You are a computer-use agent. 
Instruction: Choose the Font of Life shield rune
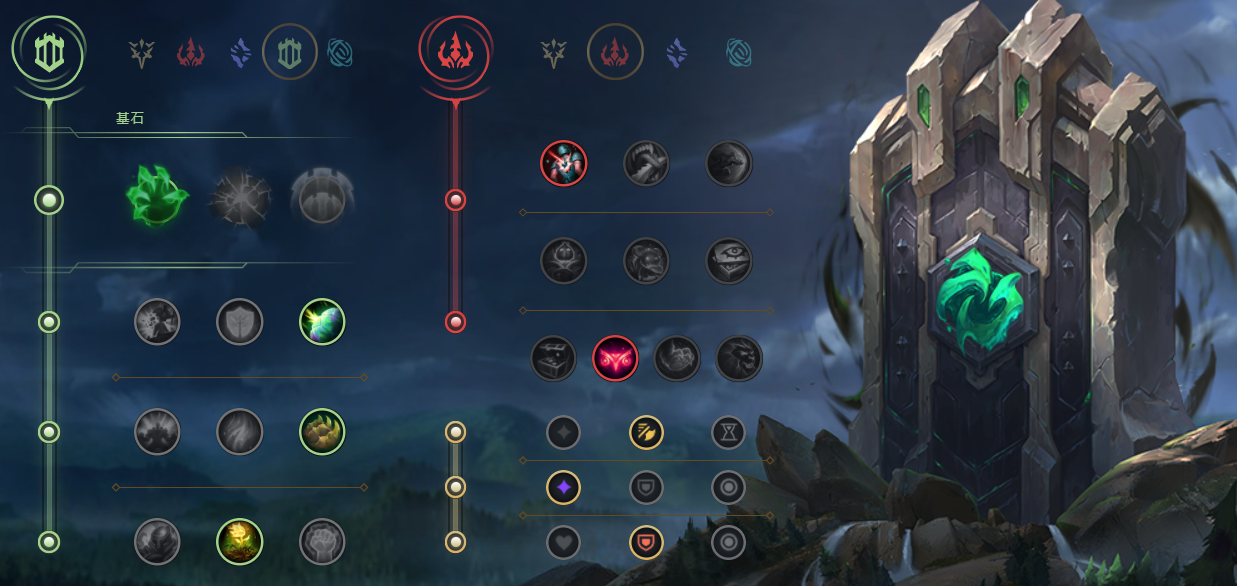point(240,322)
